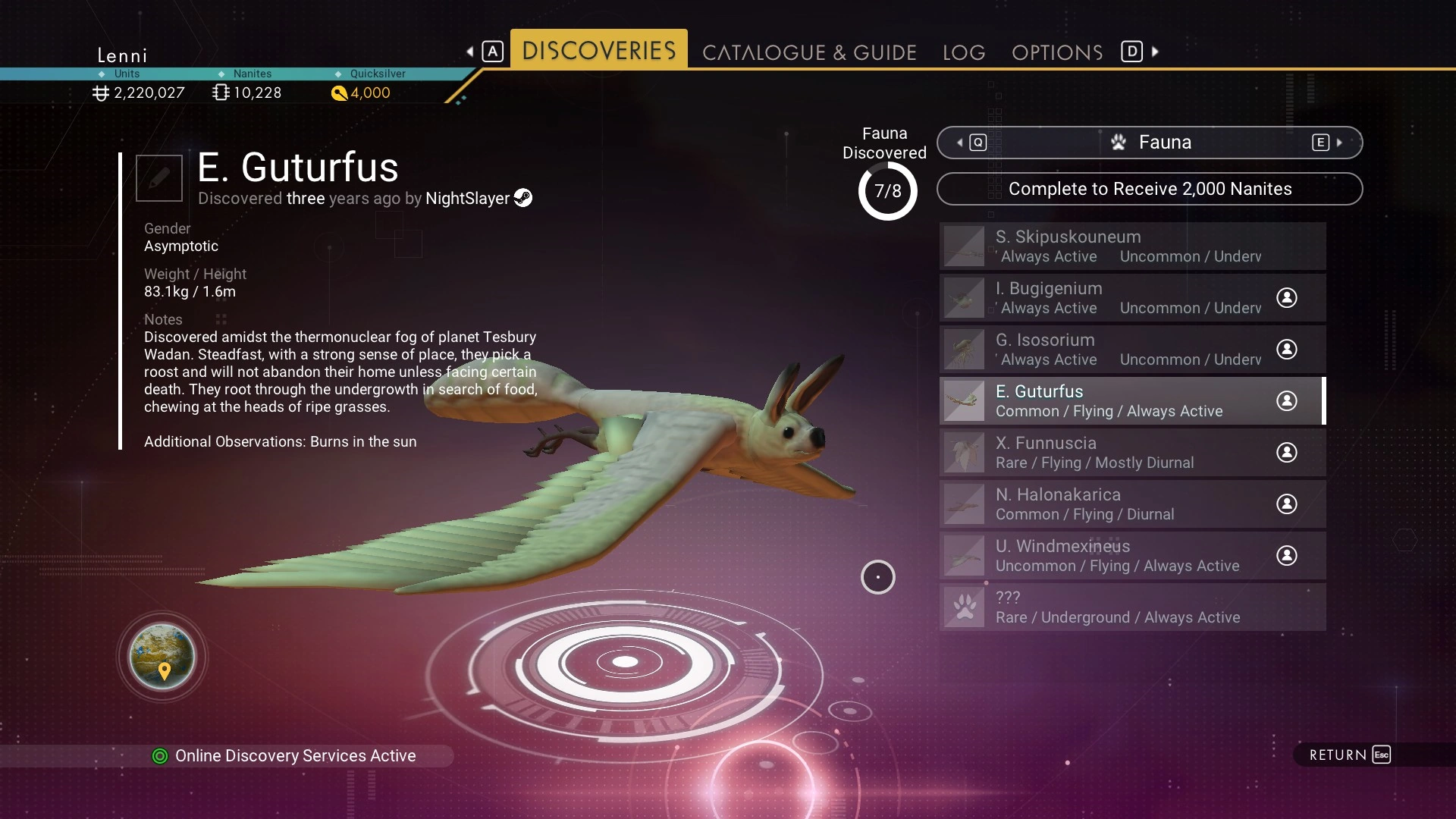Claim the Complete to Receive 2,000 Nanites reward

click(1150, 189)
